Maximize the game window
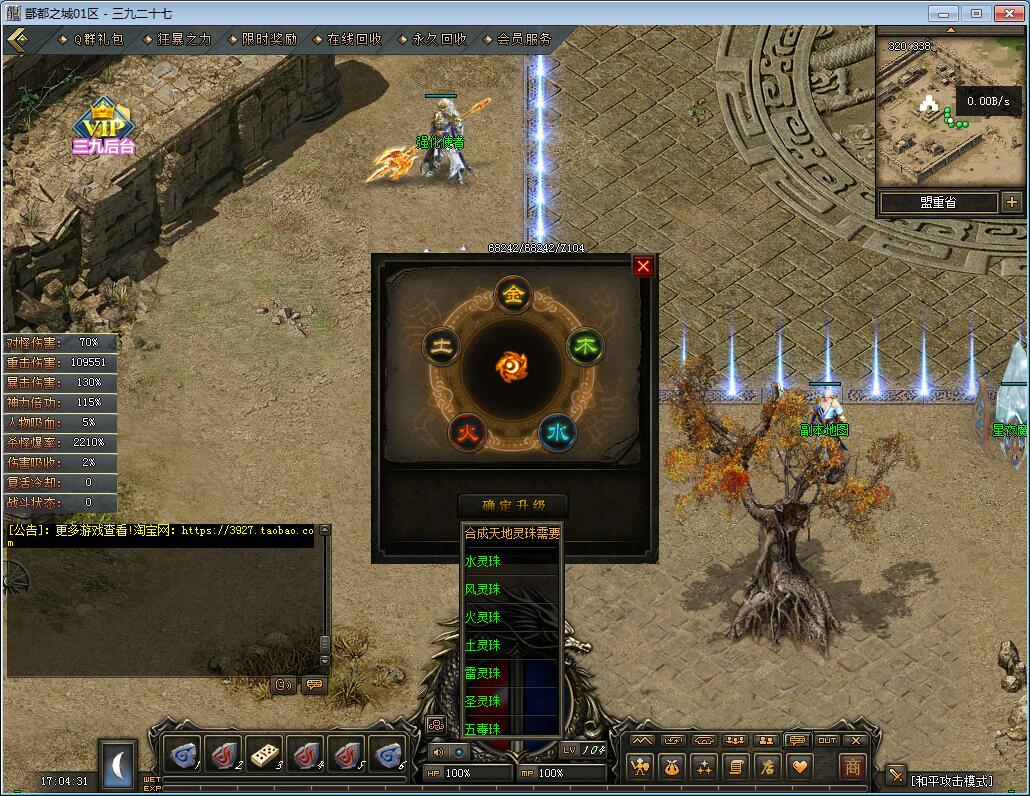 (976, 13)
